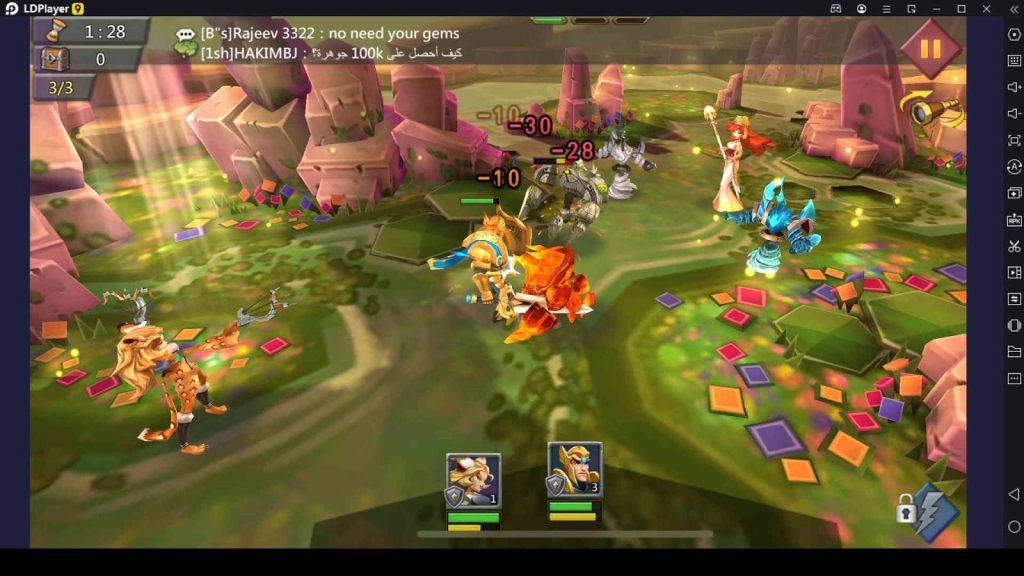Screen dimensions: 1024x576
Task: Pause the battle with the diamond pause button
Action: [x=930, y=48]
